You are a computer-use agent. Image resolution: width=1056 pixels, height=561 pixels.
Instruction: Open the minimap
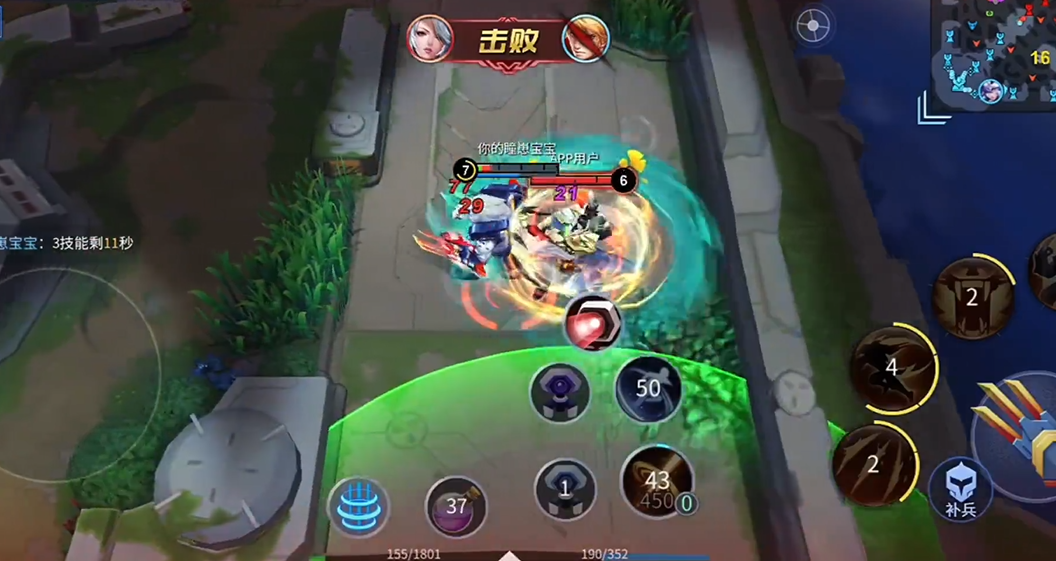pyautogui.click(x=994, y=50)
